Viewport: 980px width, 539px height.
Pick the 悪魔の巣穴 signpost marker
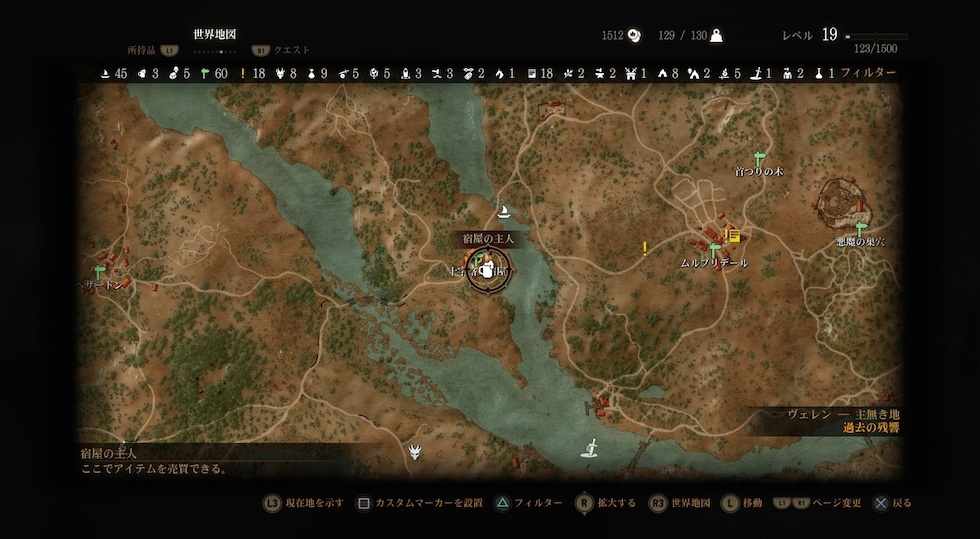(x=860, y=229)
